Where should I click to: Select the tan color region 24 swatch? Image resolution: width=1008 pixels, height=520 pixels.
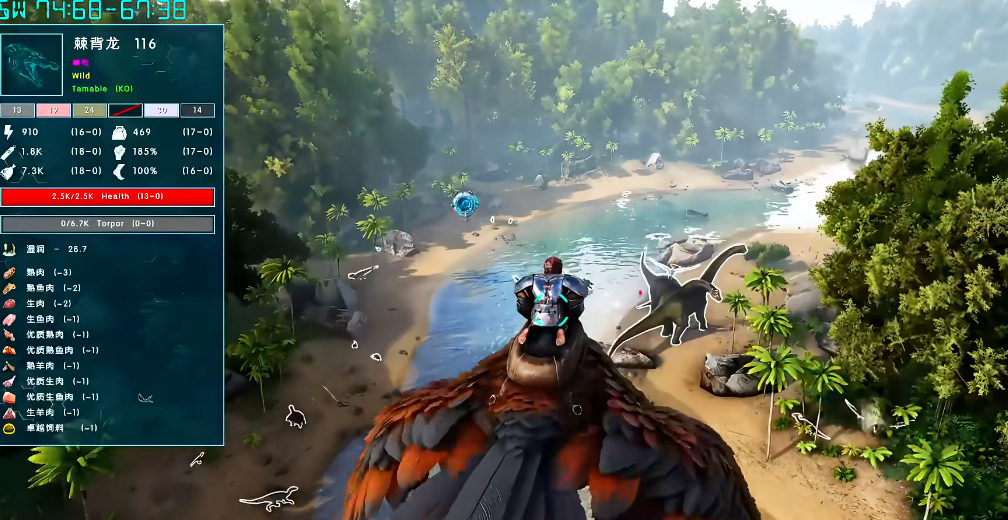tap(90, 110)
